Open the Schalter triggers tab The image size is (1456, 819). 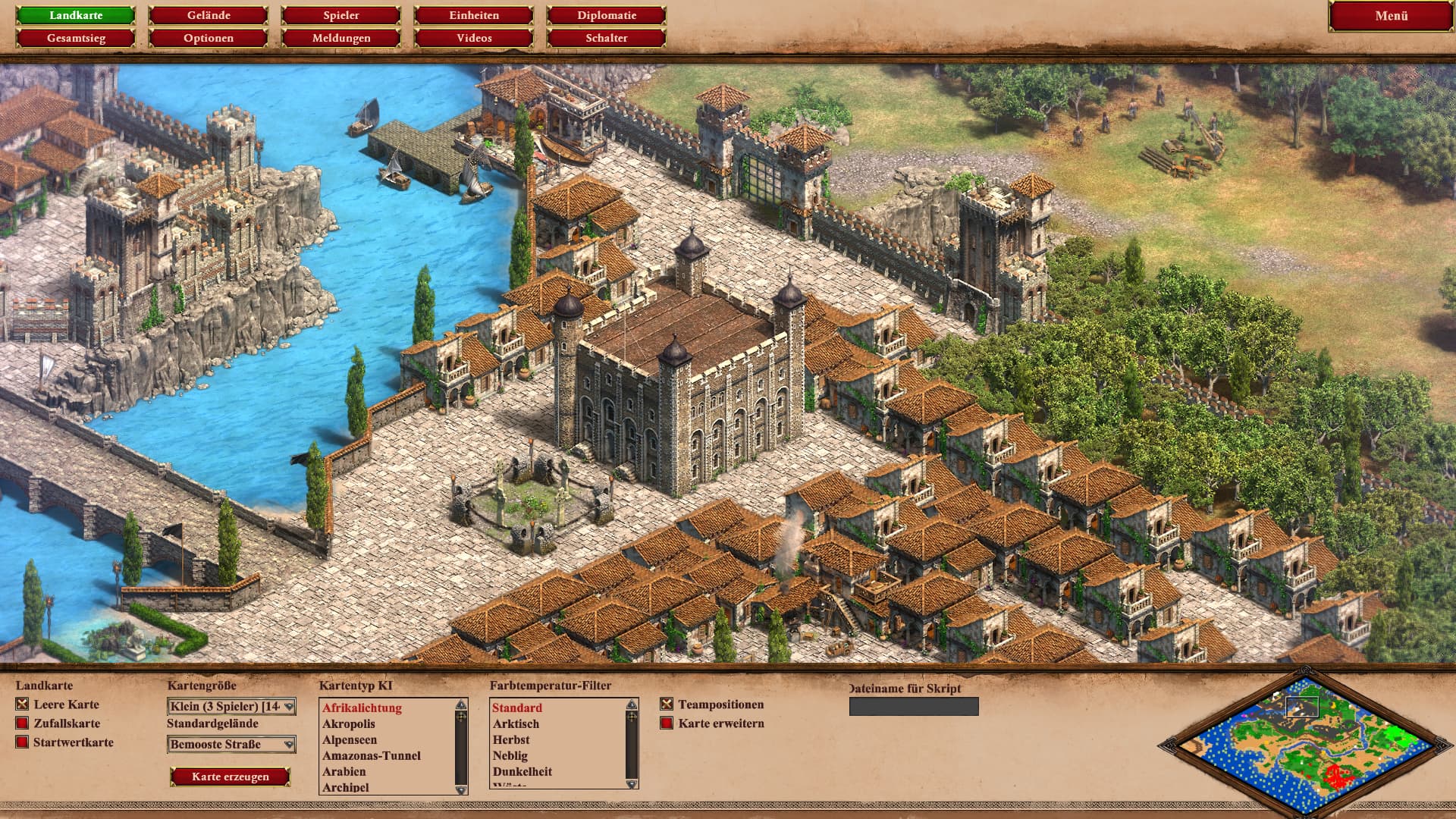click(x=607, y=38)
